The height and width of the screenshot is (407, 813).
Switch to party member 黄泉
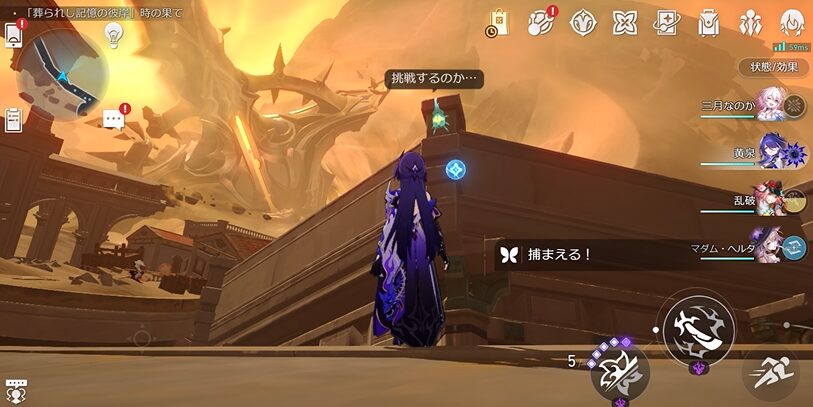click(773, 152)
